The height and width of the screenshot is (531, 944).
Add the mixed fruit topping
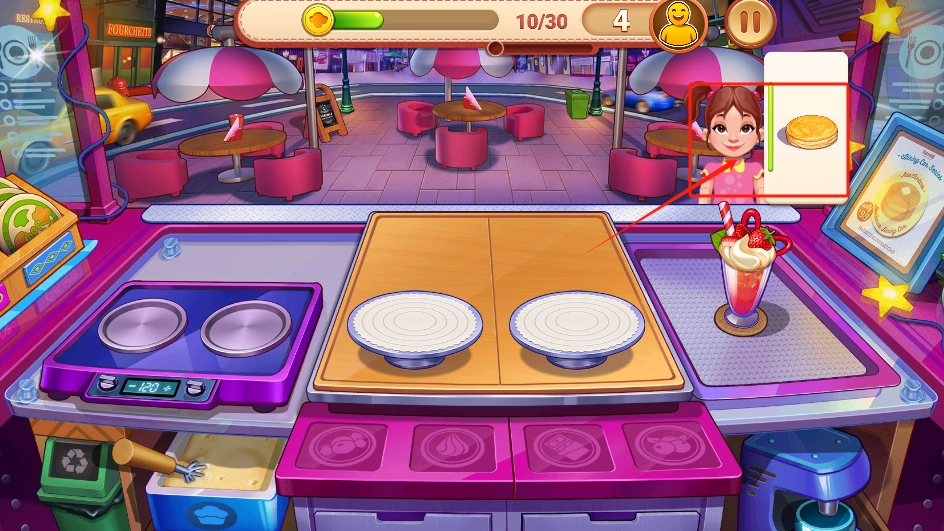tap(672, 447)
